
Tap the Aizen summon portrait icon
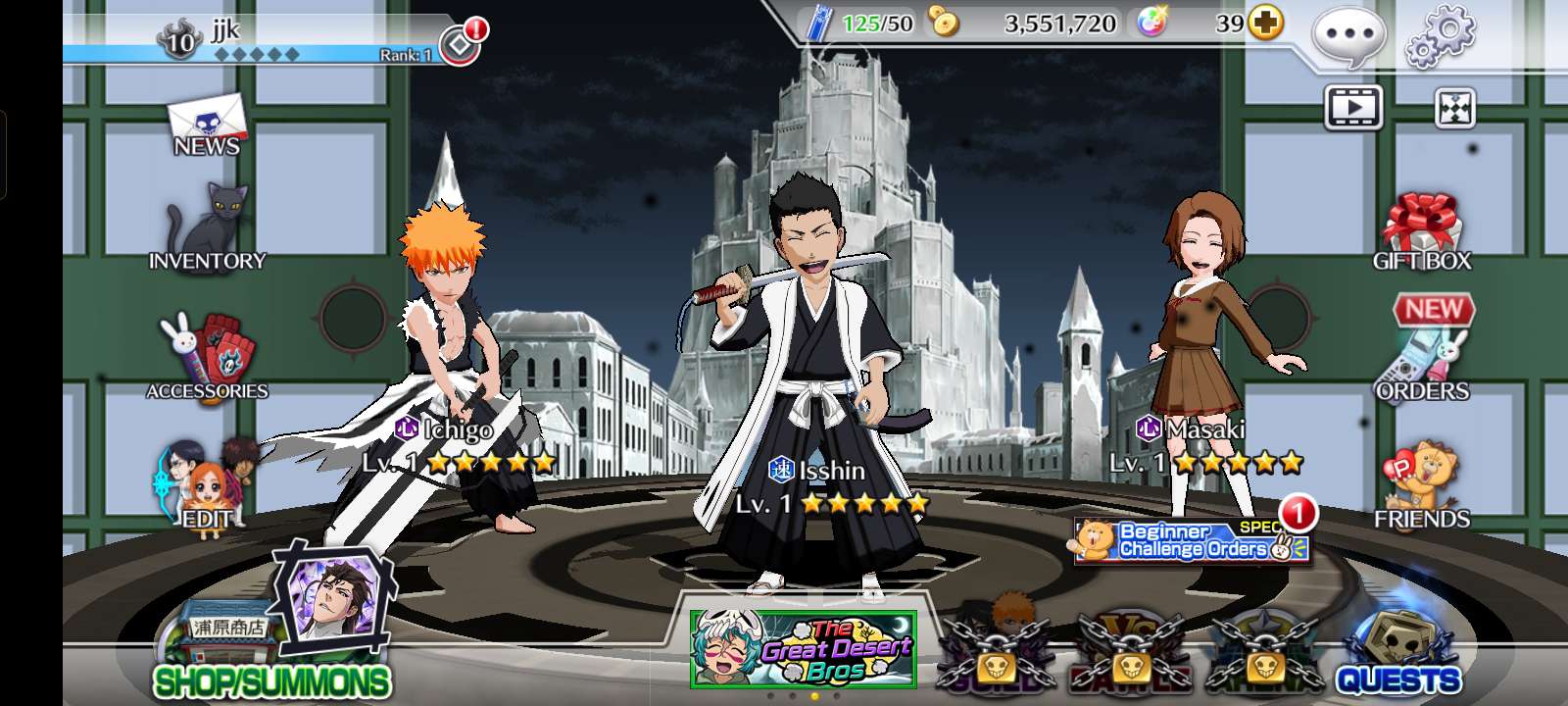click(x=335, y=591)
